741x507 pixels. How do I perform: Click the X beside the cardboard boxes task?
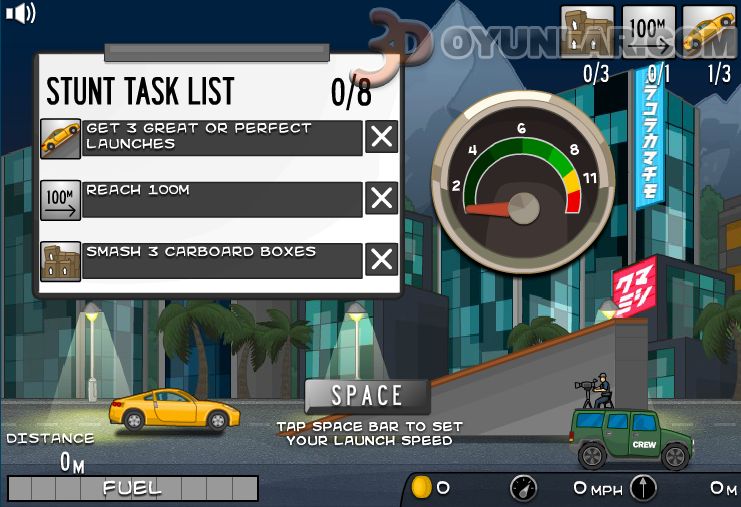[x=381, y=260]
